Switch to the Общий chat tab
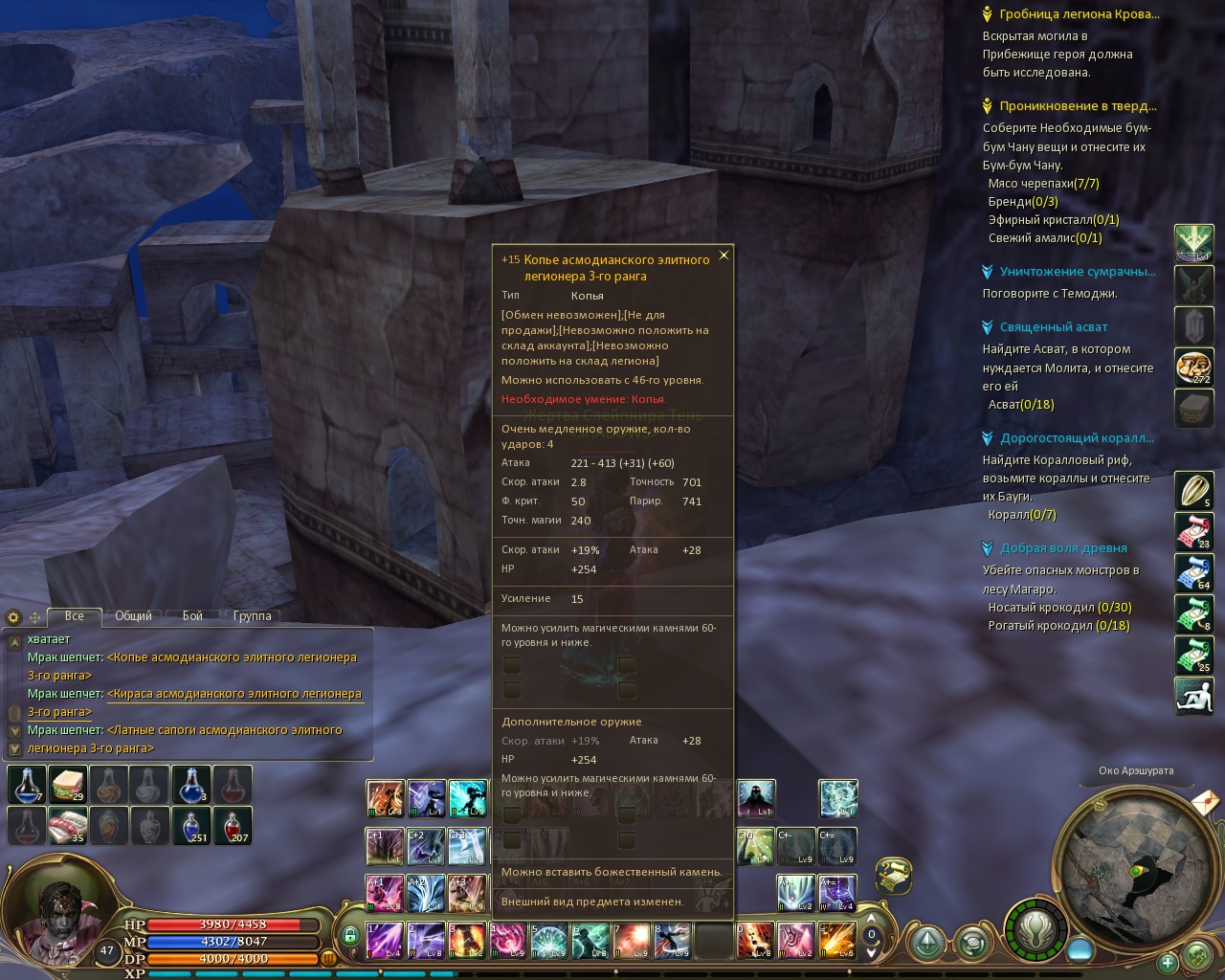1225x980 pixels. pos(133,616)
